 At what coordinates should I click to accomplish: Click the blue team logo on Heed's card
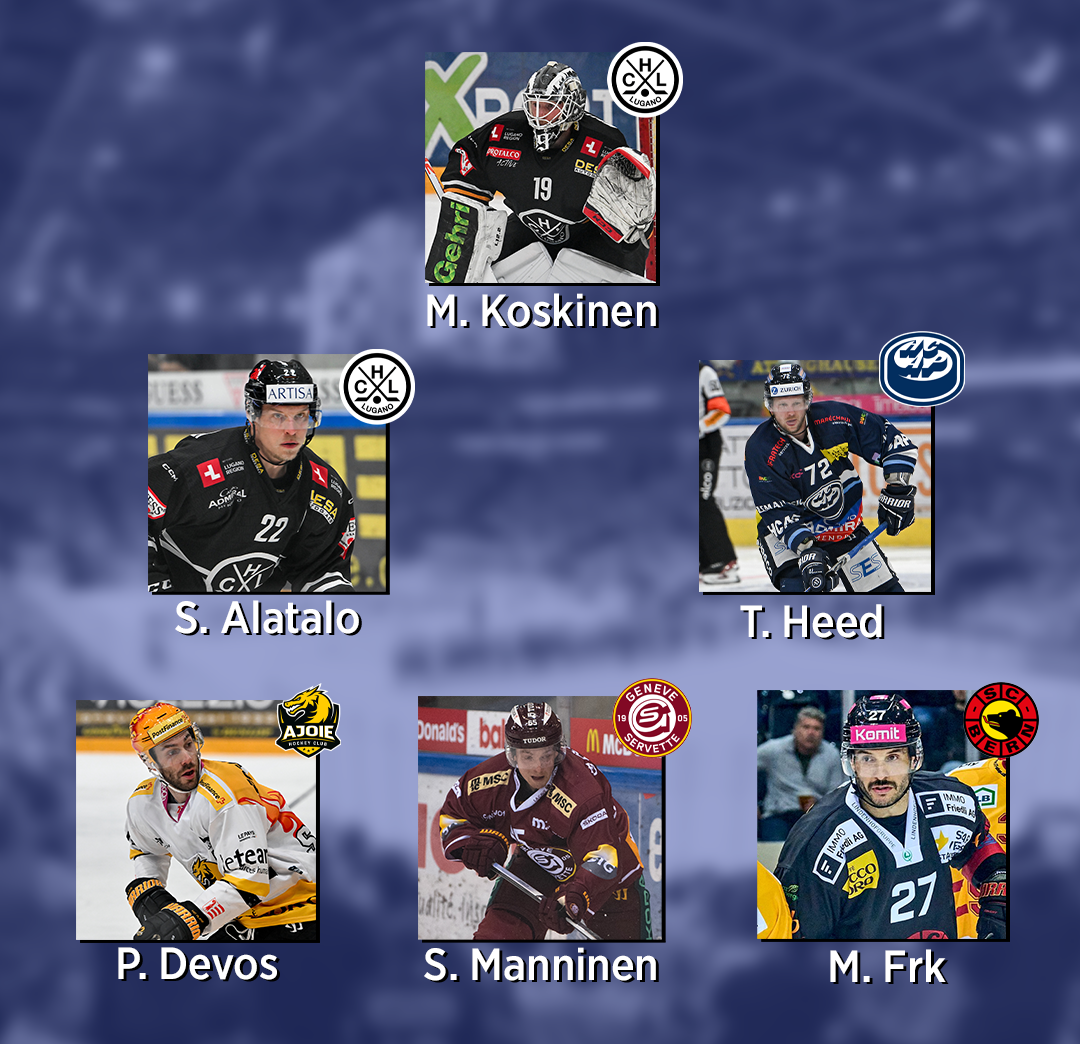tap(921, 368)
